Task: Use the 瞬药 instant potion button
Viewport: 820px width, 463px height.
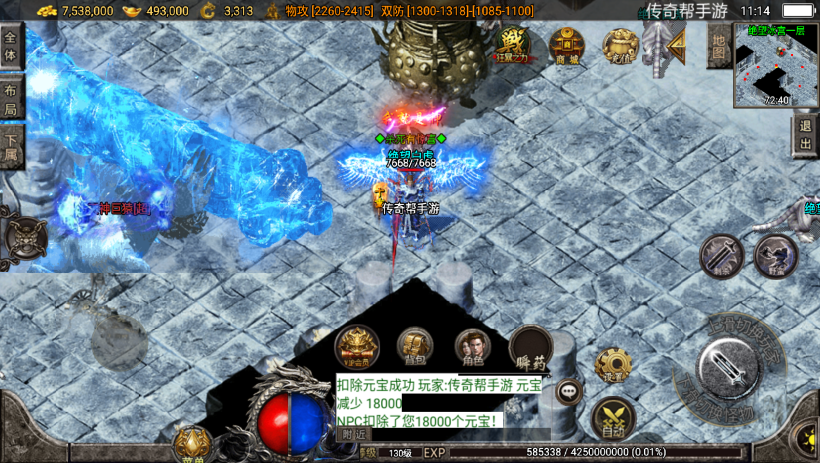Action: click(531, 348)
